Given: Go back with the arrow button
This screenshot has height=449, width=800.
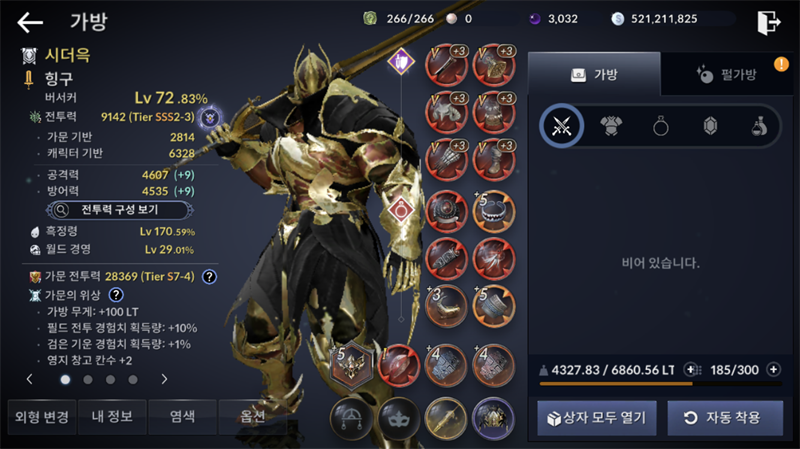Looking at the screenshot, I should coord(30,22).
